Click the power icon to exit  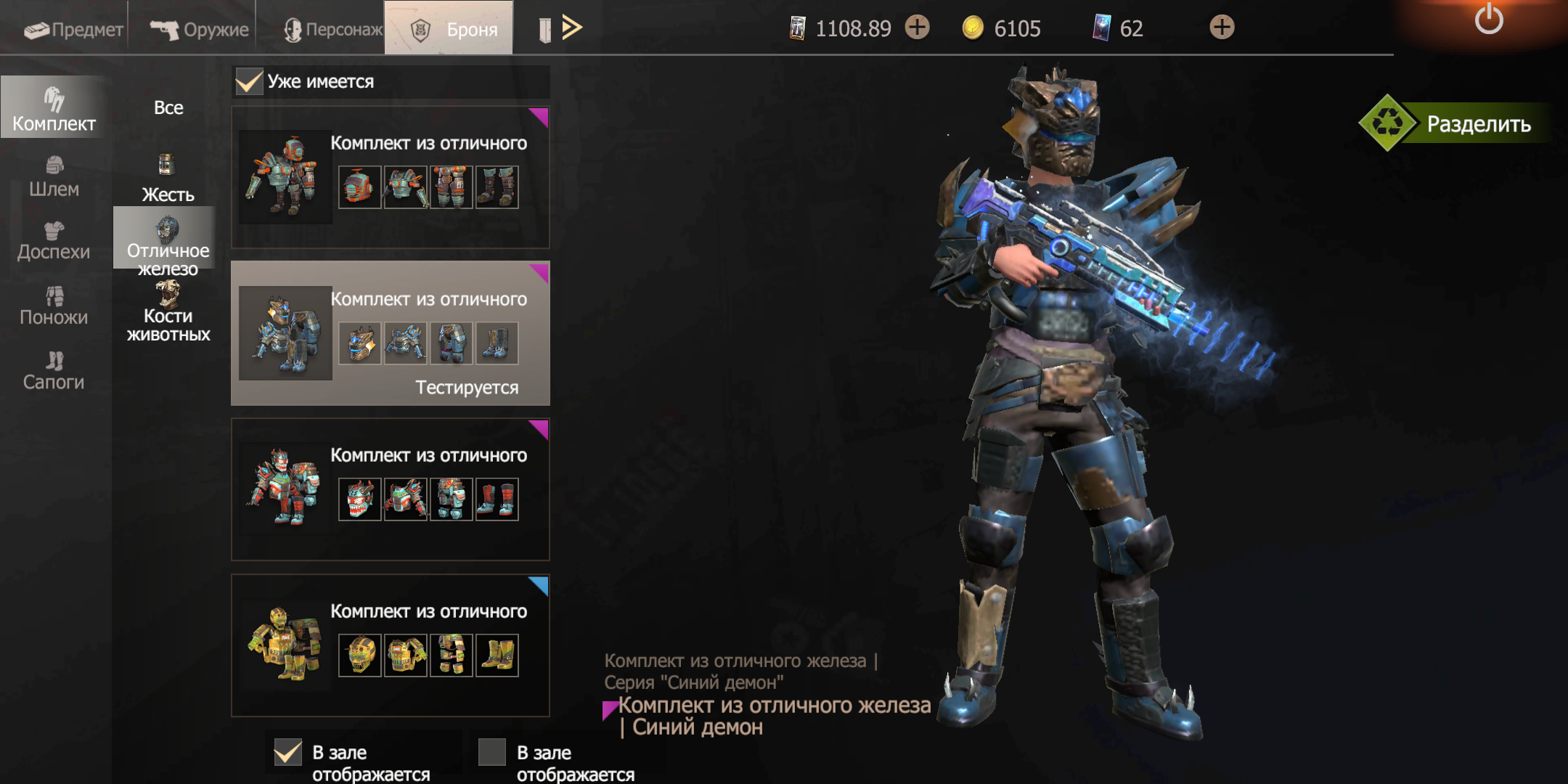1488,19
